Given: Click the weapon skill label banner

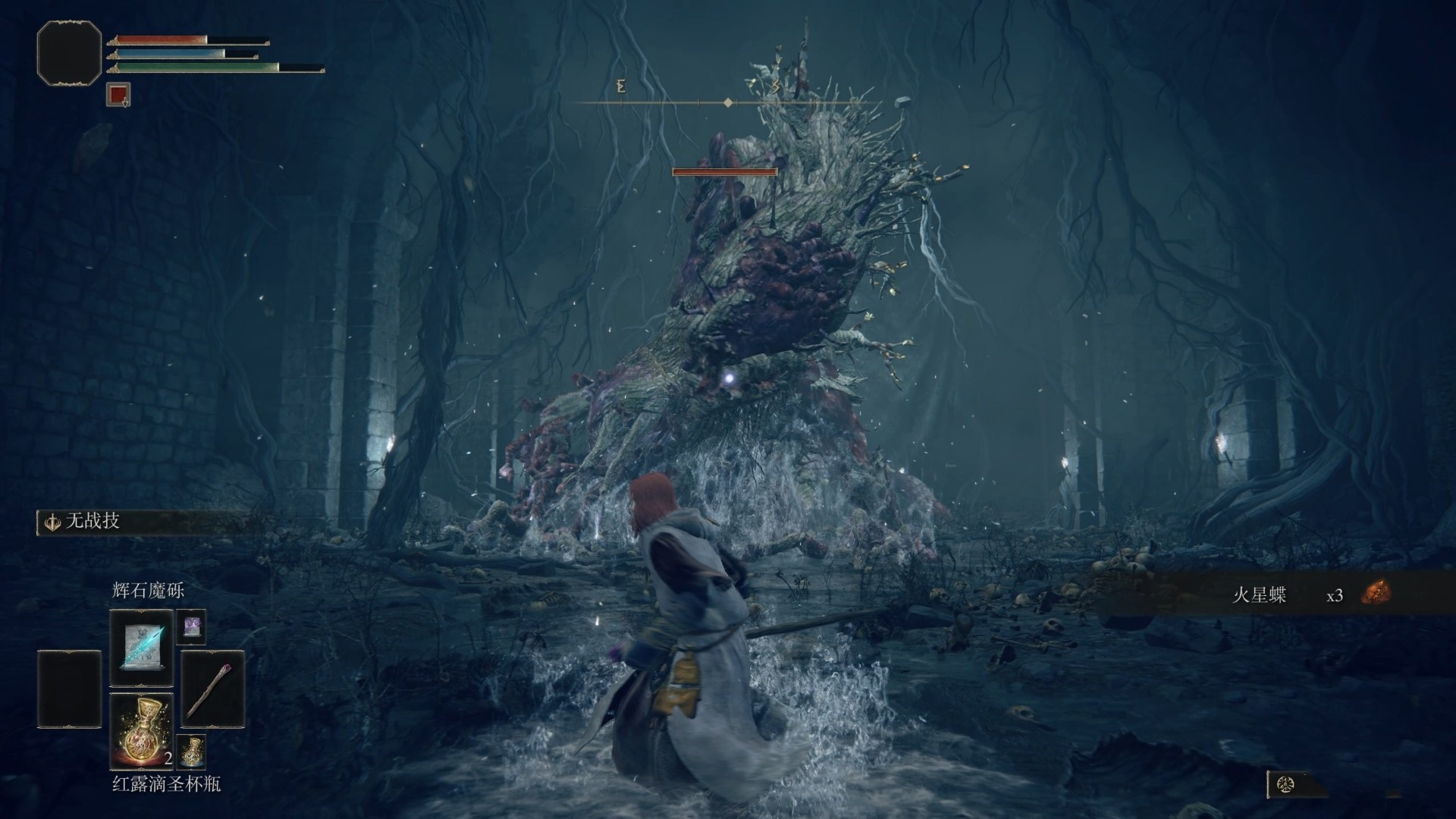Looking at the screenshot, I should (x=140, y=522).
